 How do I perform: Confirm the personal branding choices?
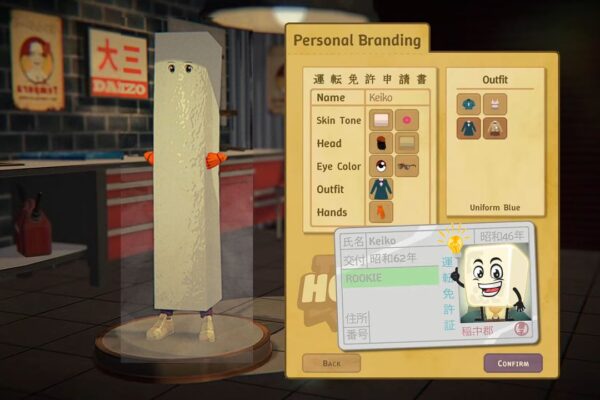click(513, 363)
